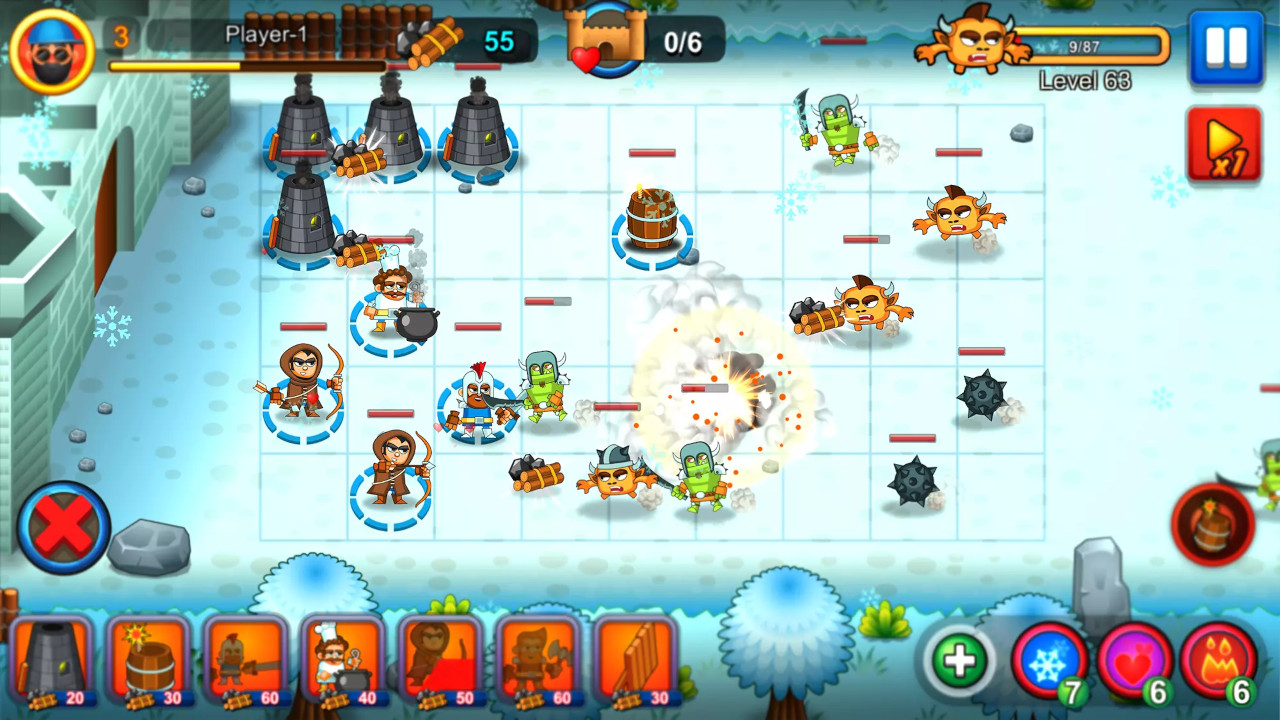
Task: Pause the game
Action: click(1227, 47)
